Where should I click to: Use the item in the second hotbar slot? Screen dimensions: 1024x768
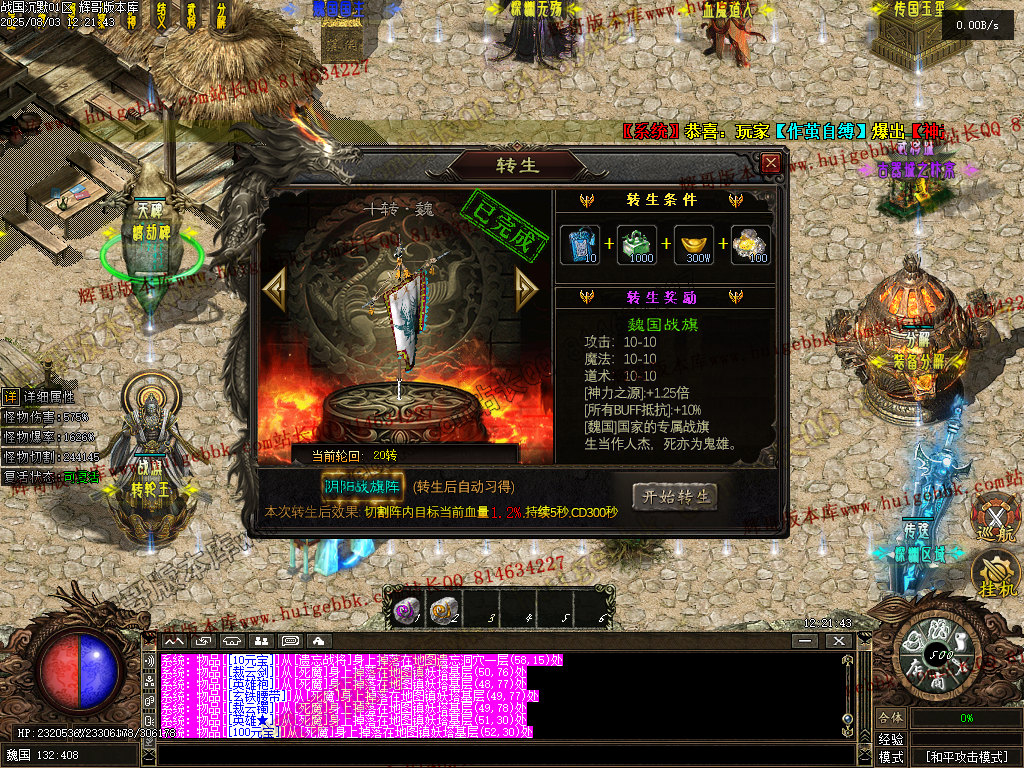pyautogui.click(x=442, y=611)
